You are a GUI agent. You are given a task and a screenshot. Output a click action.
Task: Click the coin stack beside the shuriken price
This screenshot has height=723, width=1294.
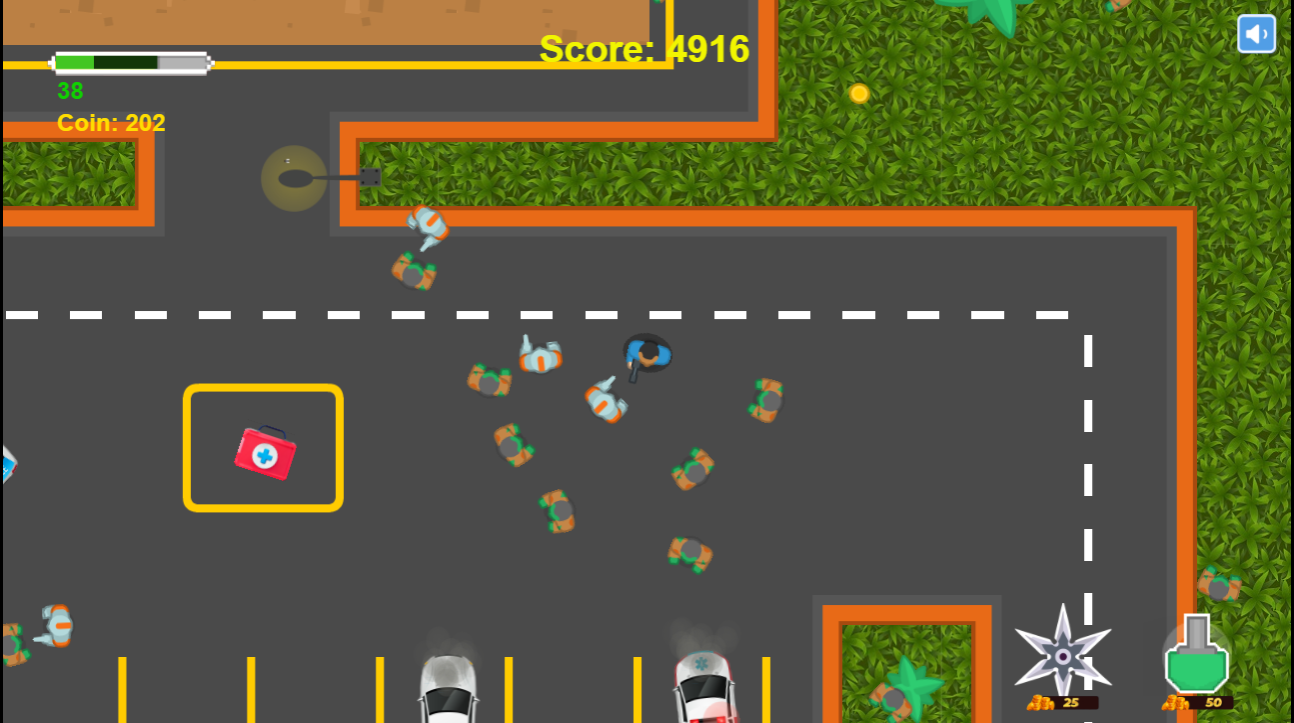coord(1040,702)
